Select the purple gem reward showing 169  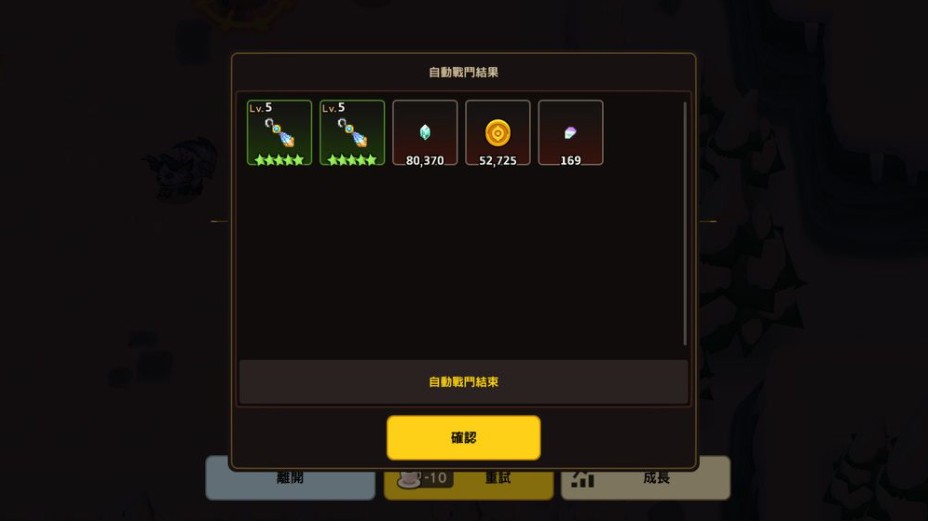tap(571, 132)
